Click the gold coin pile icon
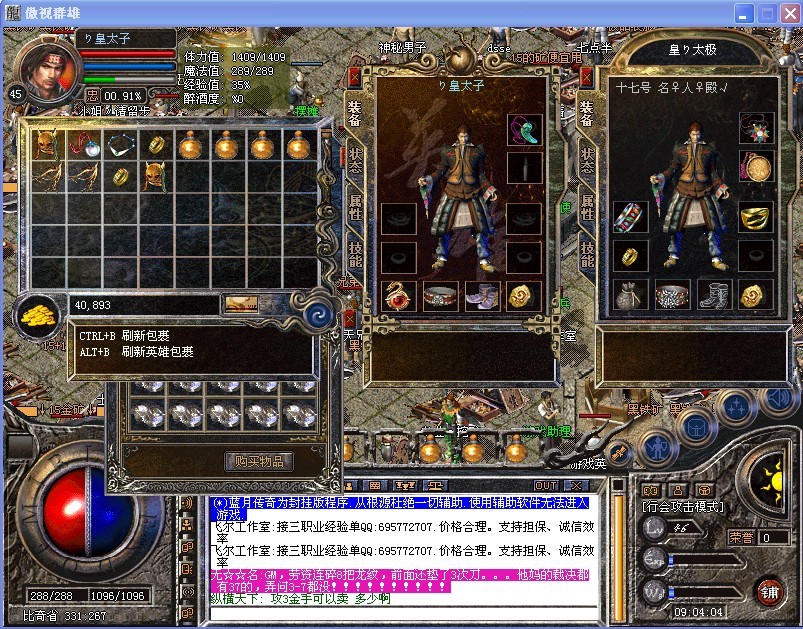 [x=37, y=315]
